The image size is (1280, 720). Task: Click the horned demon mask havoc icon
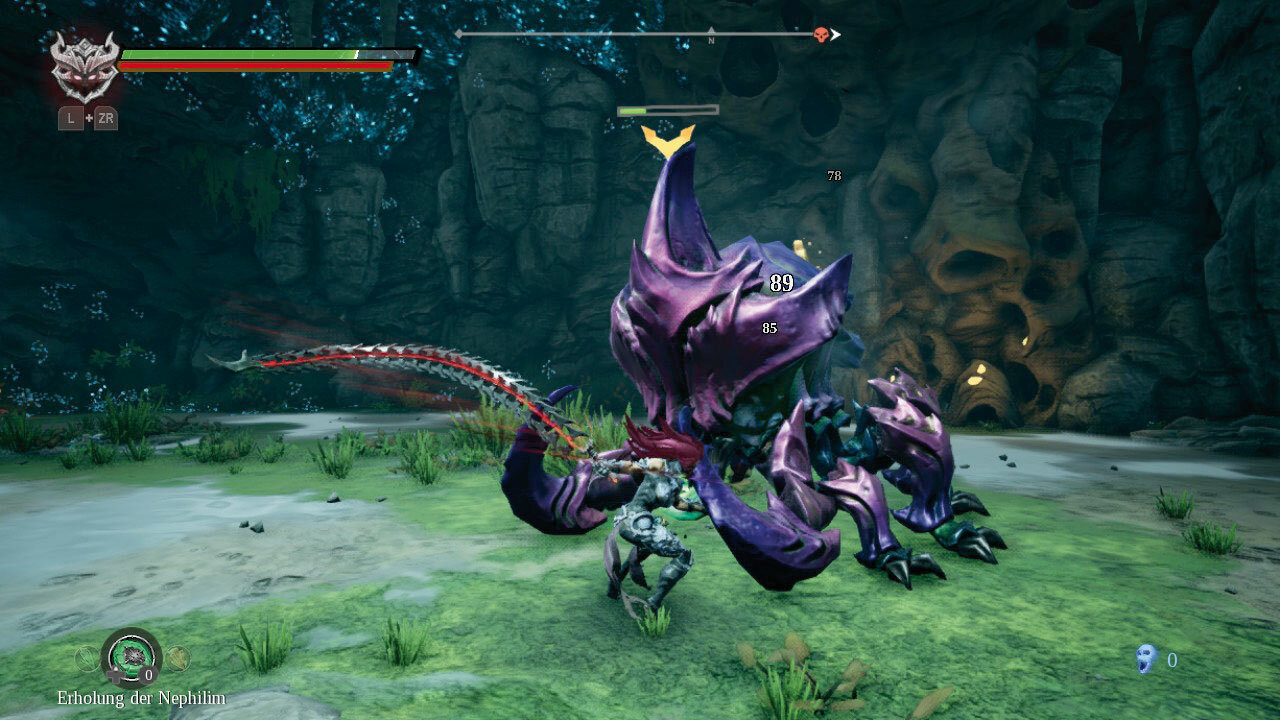[x=85, y=66]
